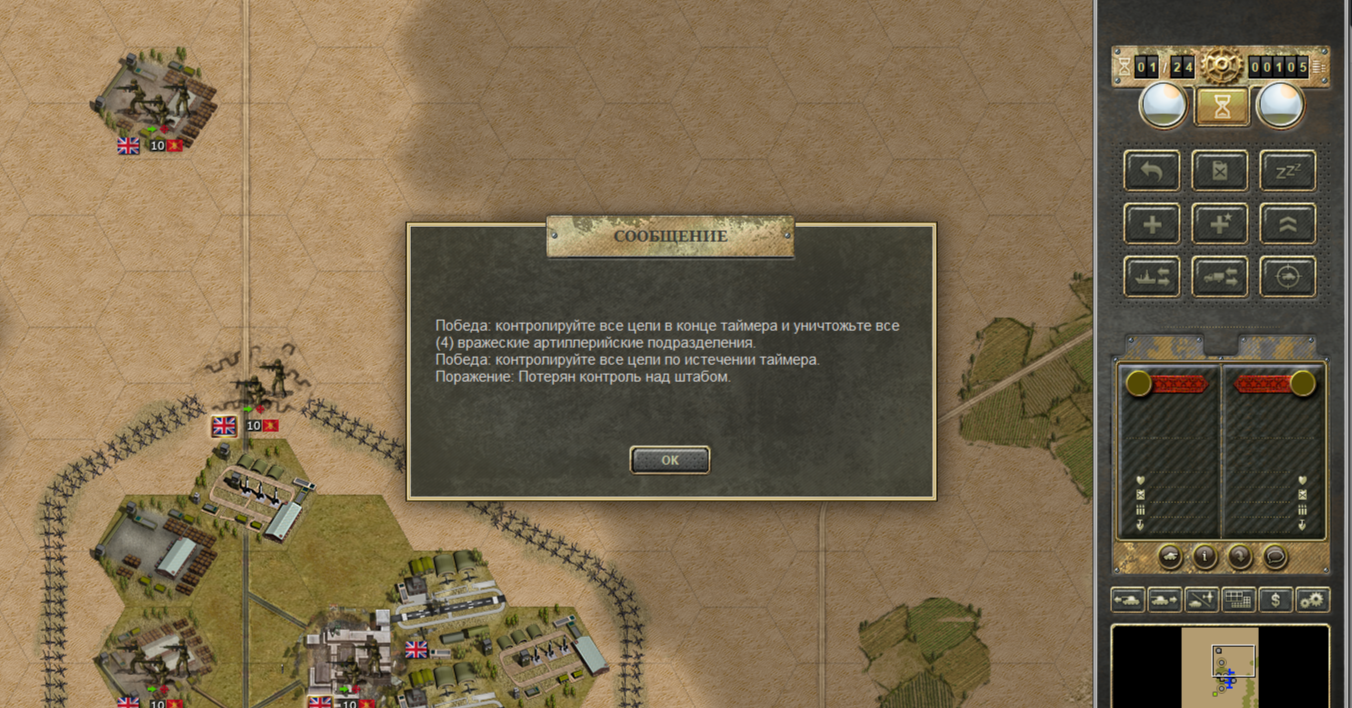Open the dollar sign purchase screen

(x=1275, y=600)
